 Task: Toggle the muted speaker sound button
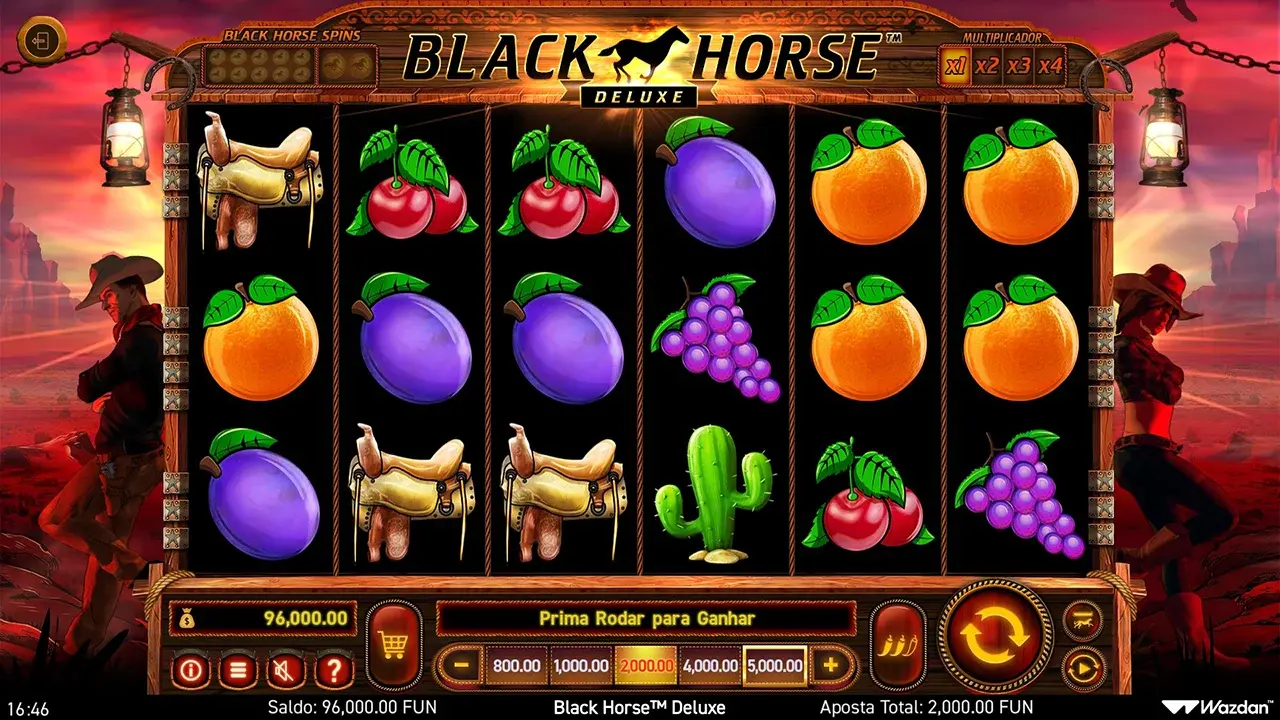point(286,669)
